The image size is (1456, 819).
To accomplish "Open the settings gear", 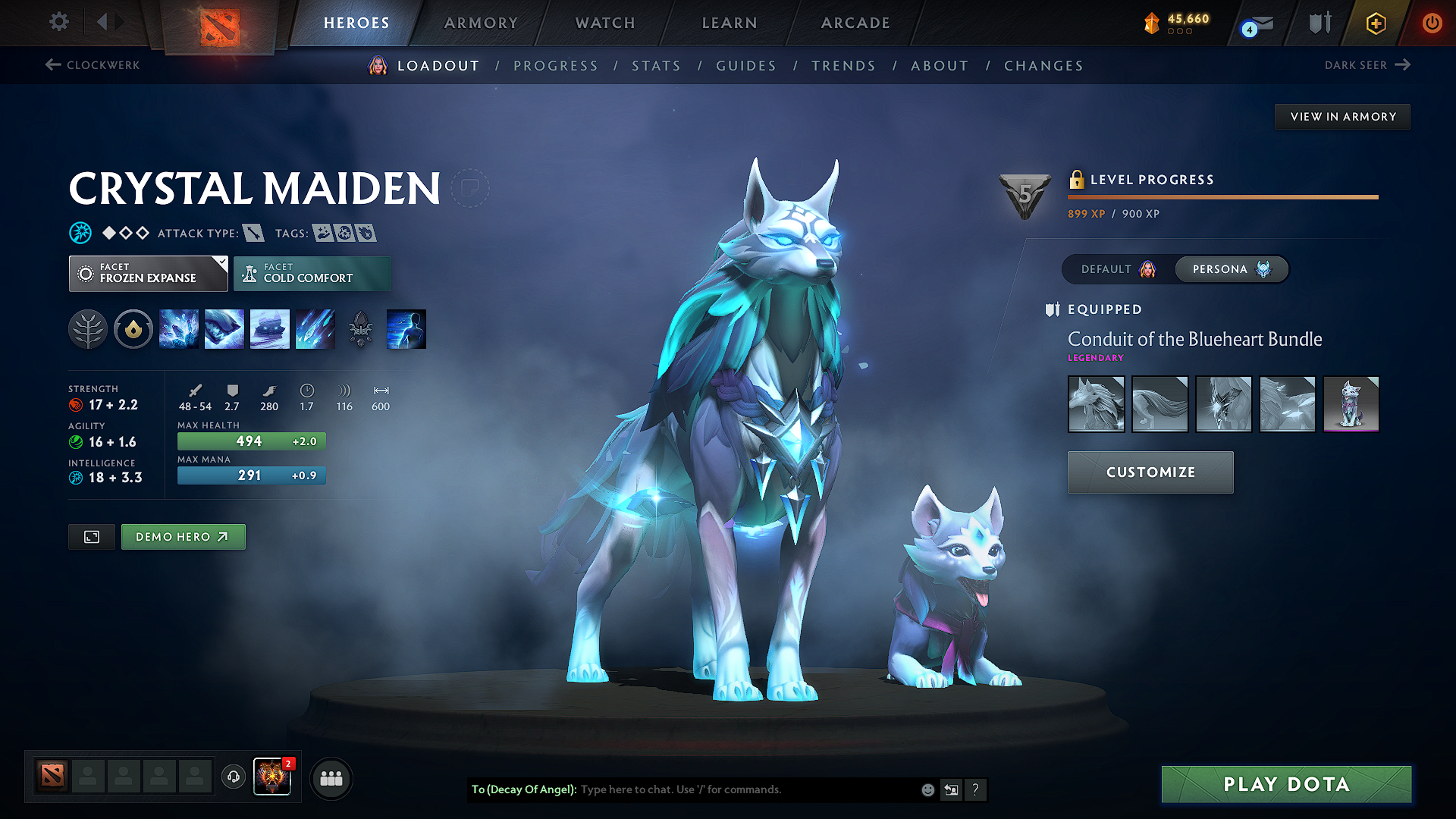I will pyautogui.click(x=58, y=23).
